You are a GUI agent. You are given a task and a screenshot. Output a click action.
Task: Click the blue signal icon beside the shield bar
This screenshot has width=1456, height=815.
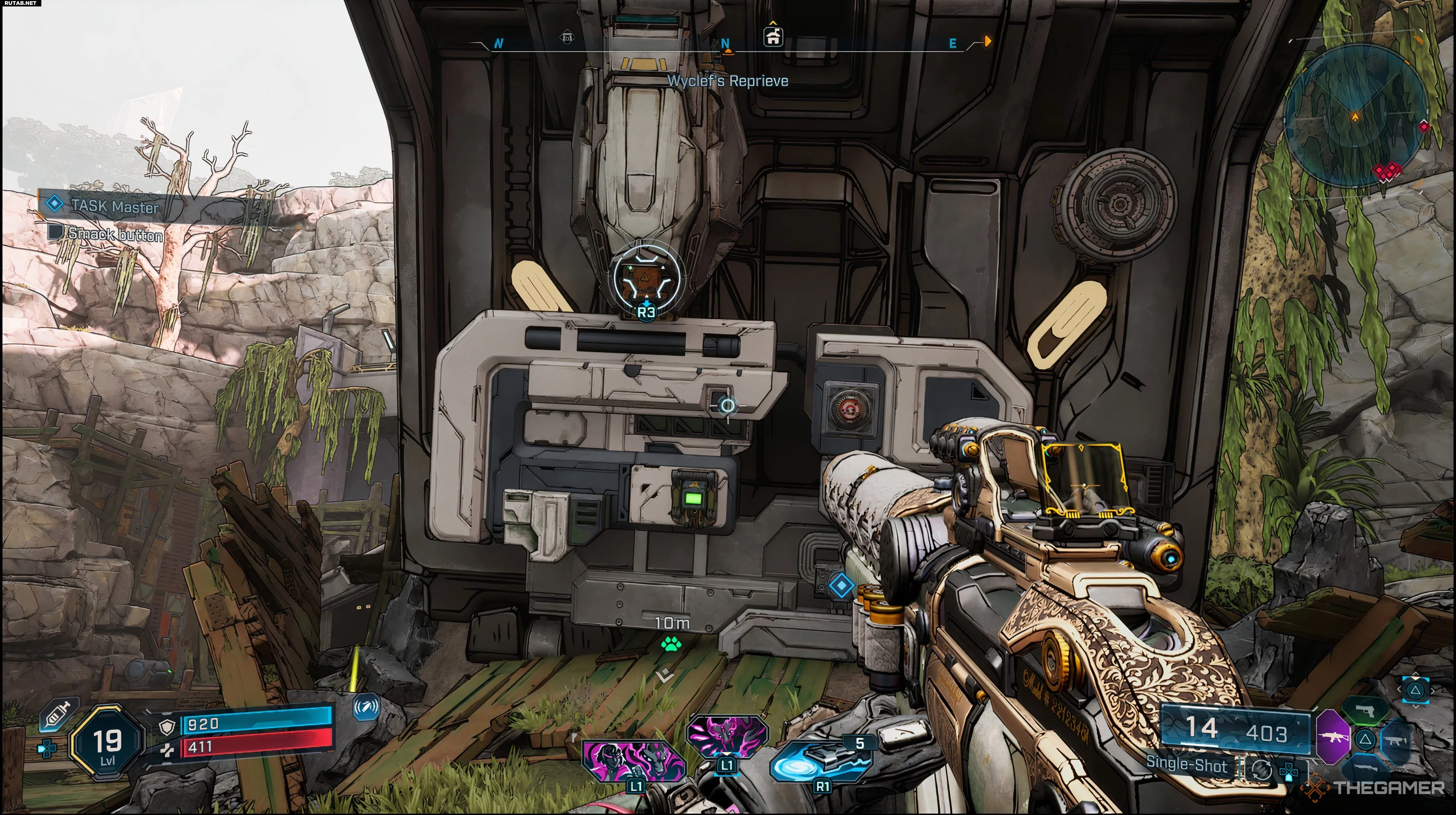[365, 707]
